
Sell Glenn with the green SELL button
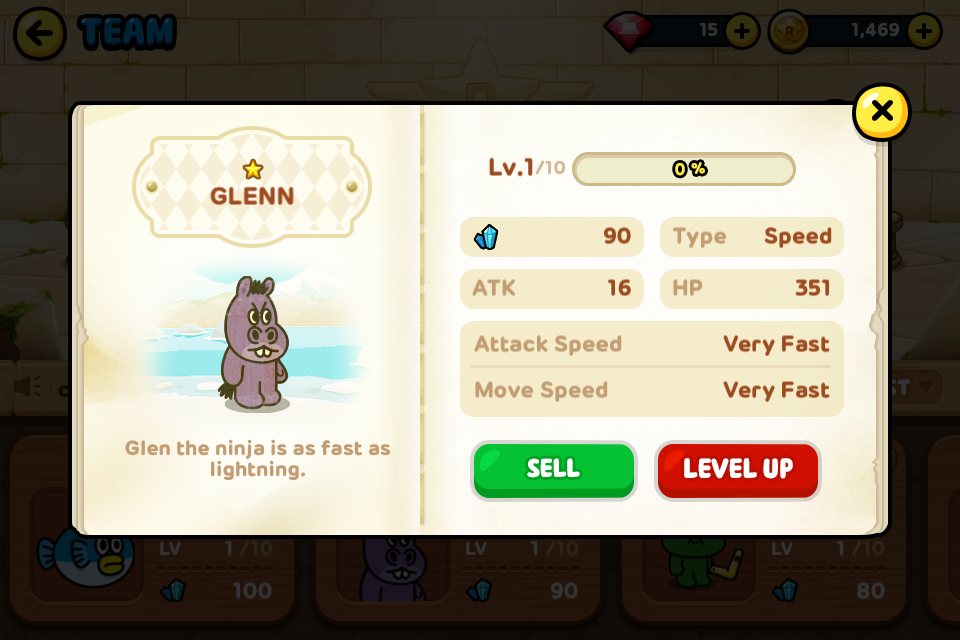[553, 470]
